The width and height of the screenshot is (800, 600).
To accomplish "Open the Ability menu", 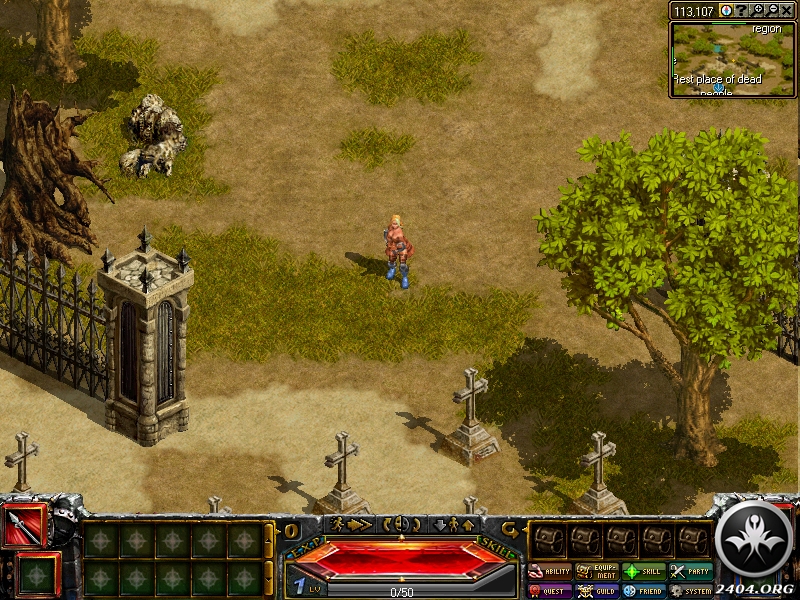I will [550, 571].
